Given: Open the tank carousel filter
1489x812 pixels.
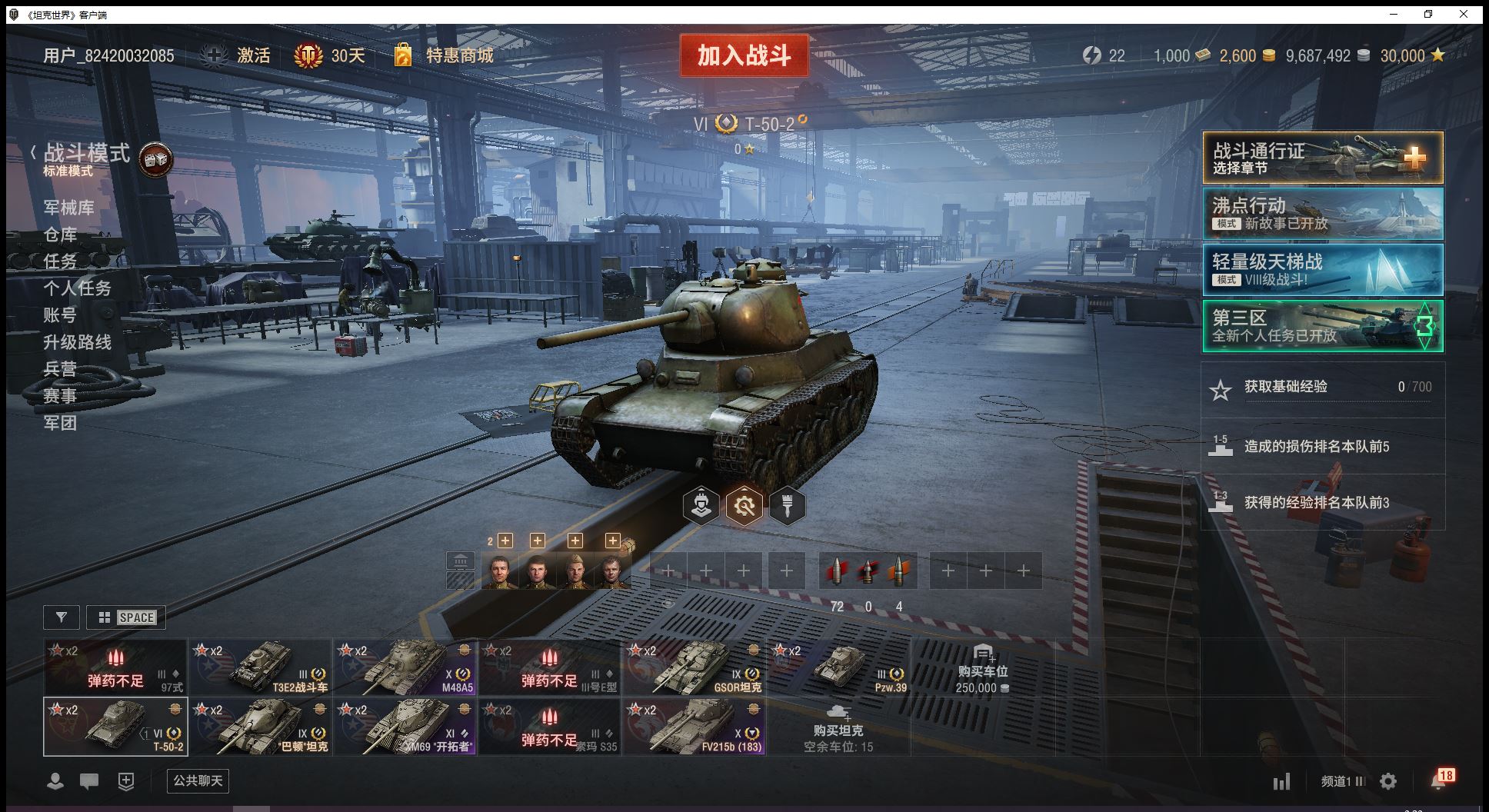Looking at the screenshot, I should 62,617.
